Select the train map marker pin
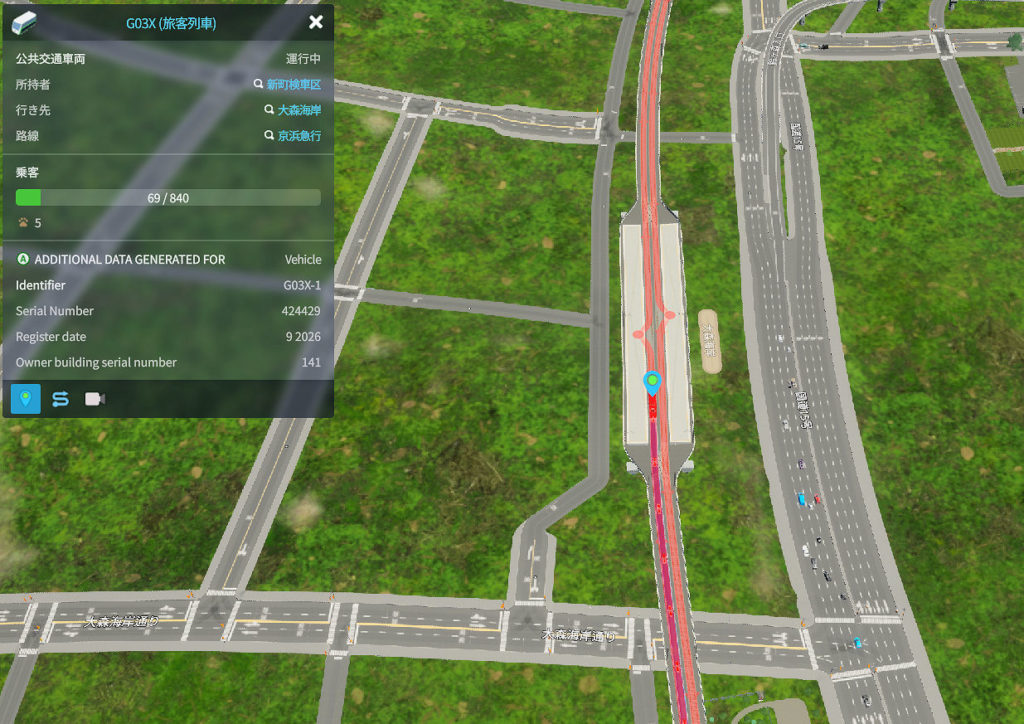This screenshot has width=1024, height=724. pos(652,382)
